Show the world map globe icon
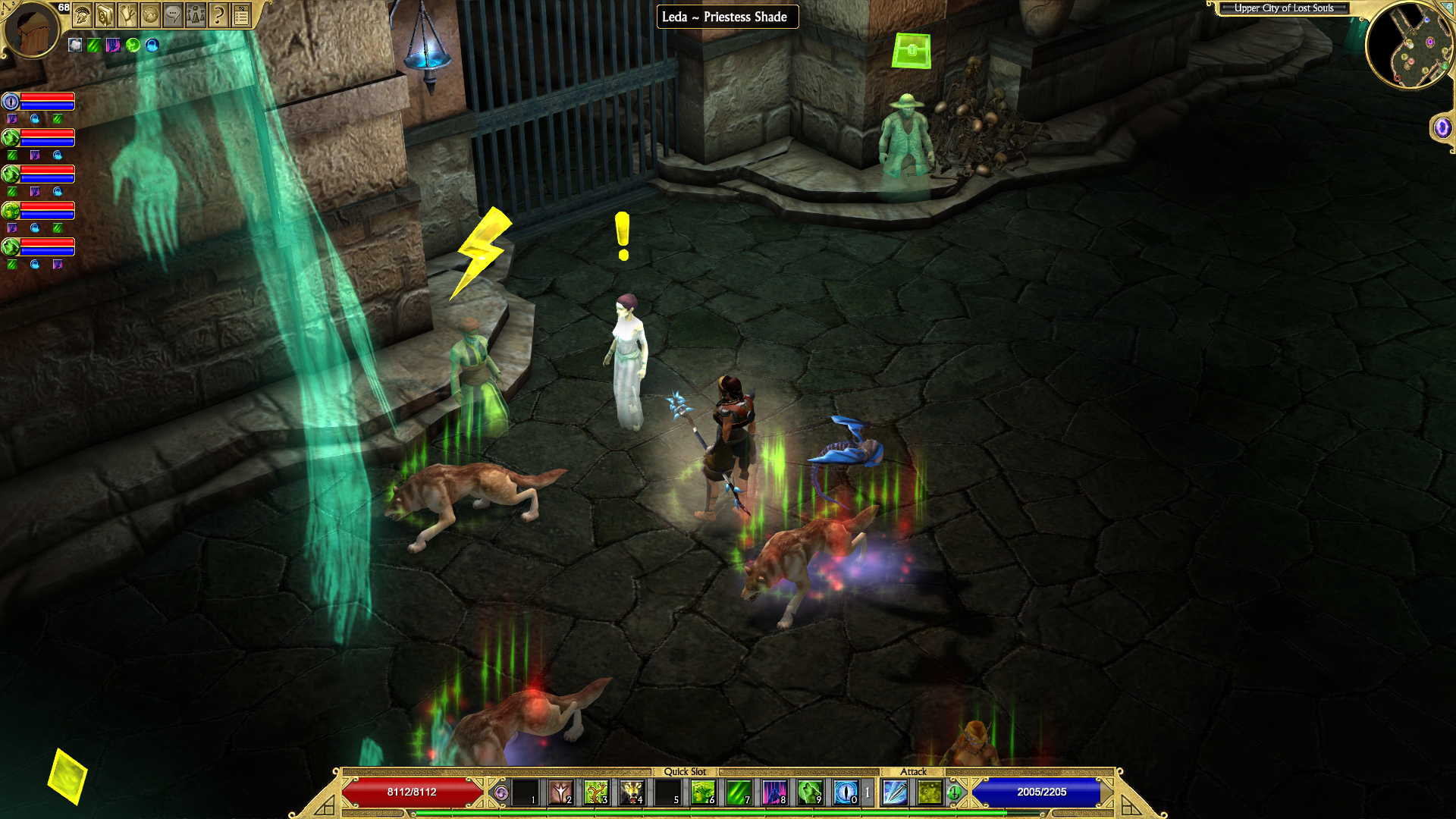Screen dimensions: 1456x819 click(x=150, y=14)
